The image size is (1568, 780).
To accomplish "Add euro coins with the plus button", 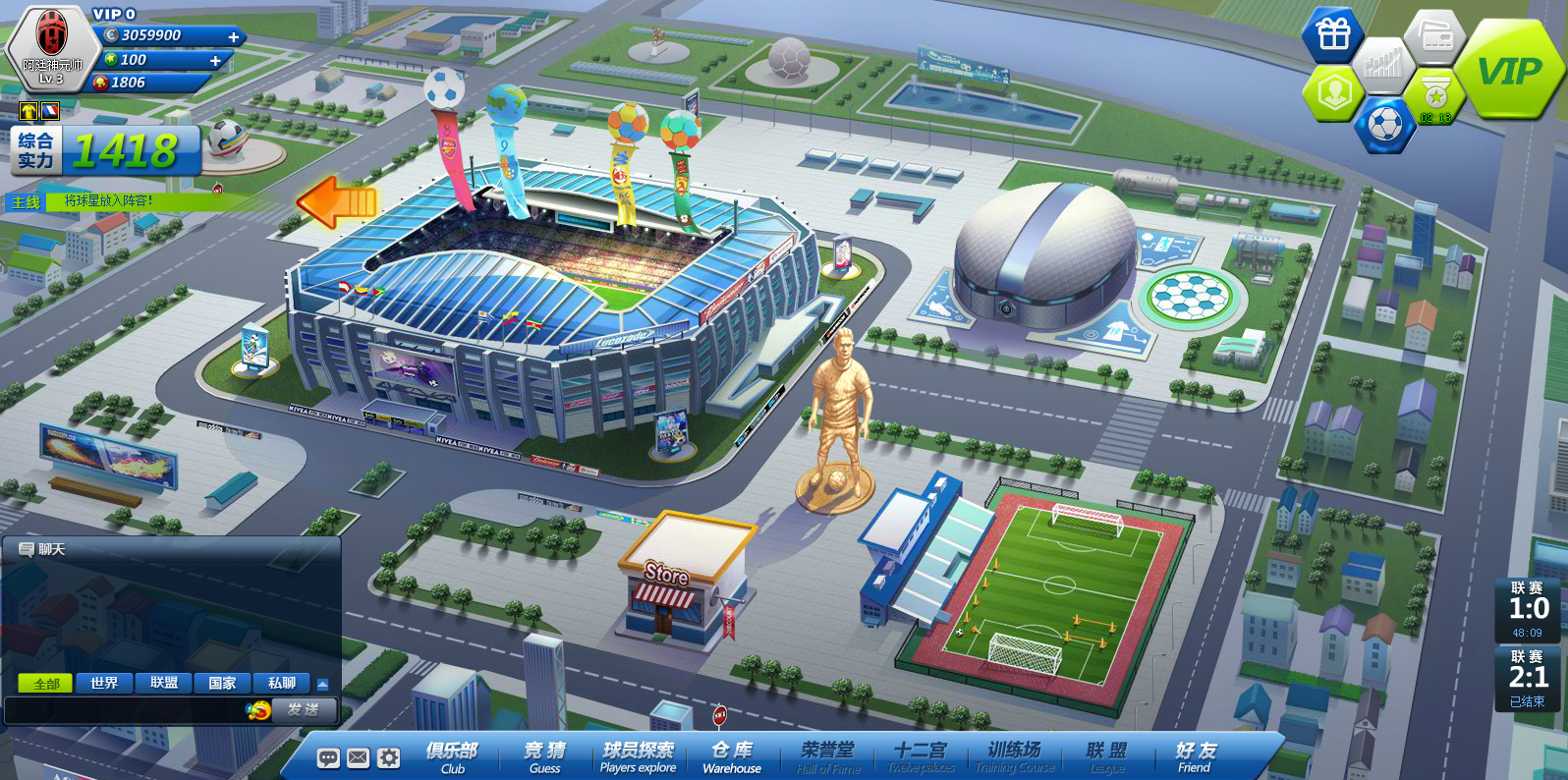I will [234, 36].
